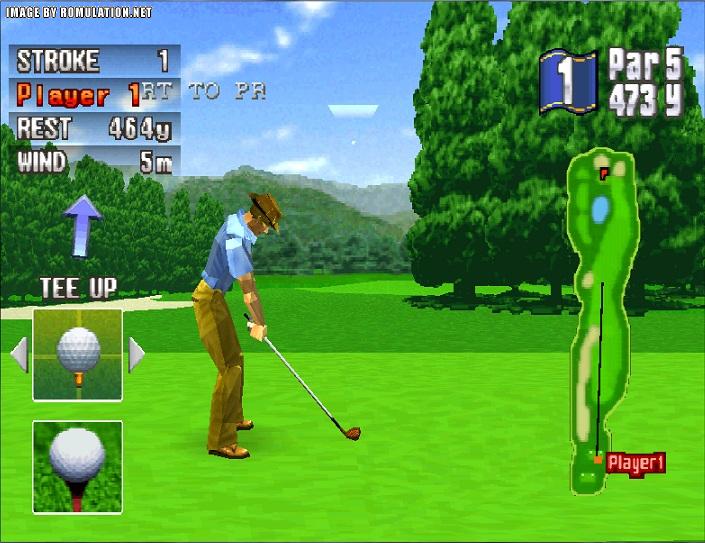705x543 pixels.
Task: Click the ball close-up impact view
Action: tap(78, 466)
